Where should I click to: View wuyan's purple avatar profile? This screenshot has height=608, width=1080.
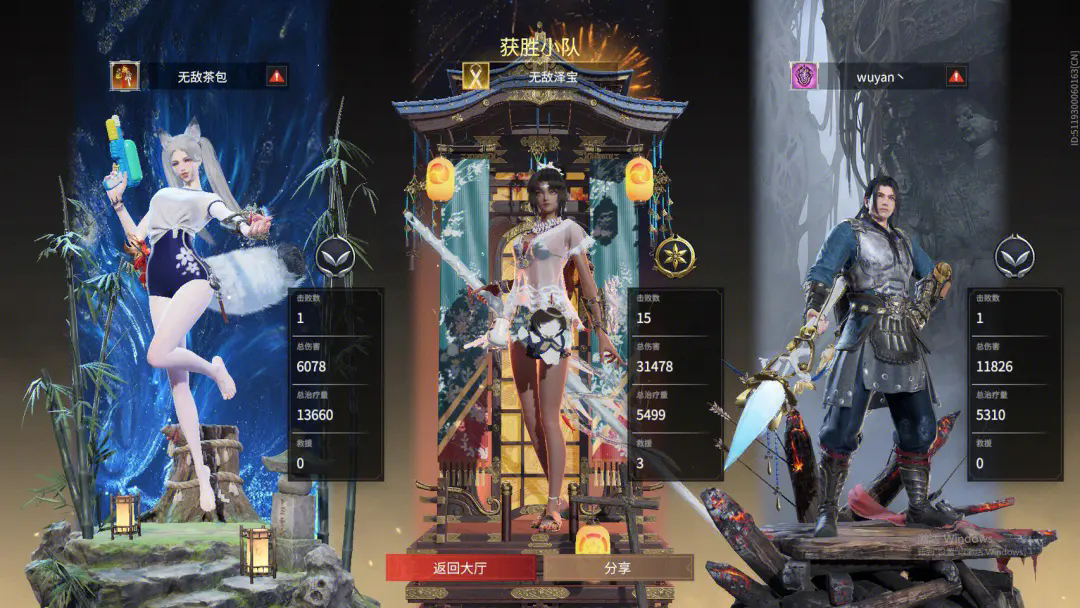tap(804, 76)
